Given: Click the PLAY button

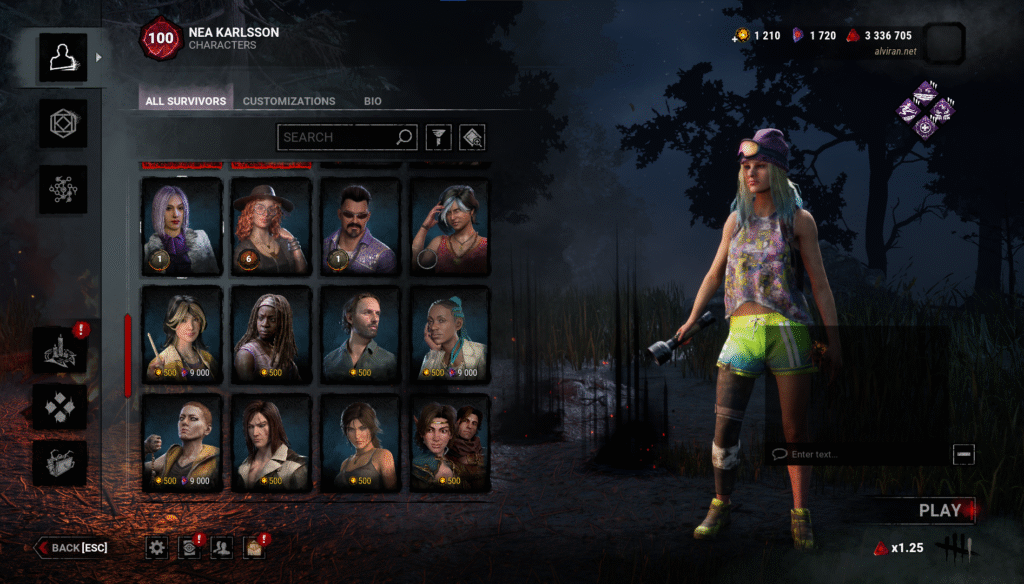Looking at the screenshot, I should (x=938, y=510).
